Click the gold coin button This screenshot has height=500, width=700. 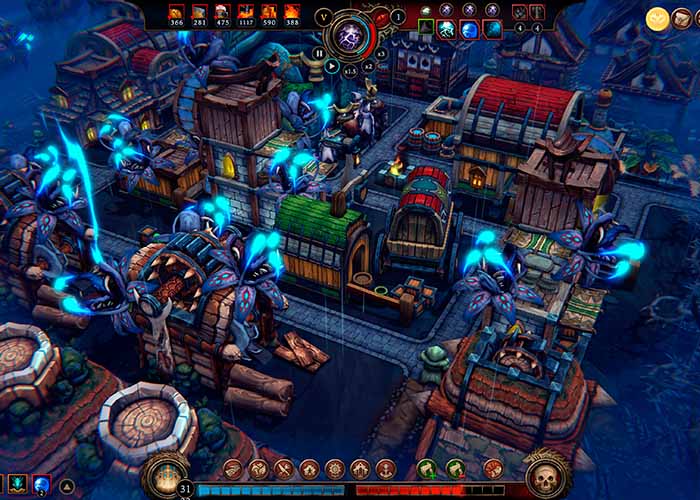[x=657, y=18]
